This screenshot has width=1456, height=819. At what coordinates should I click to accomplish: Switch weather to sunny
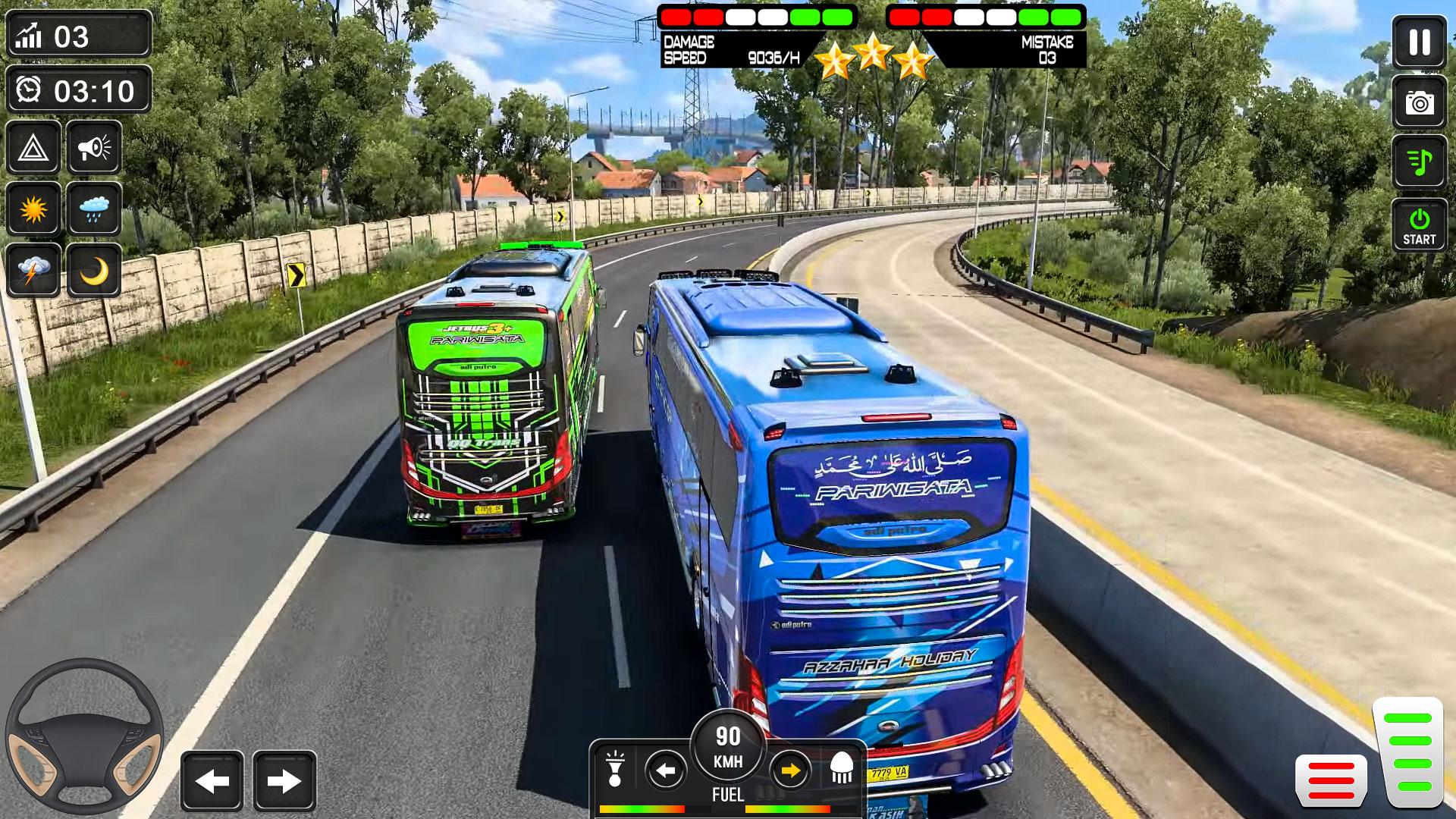(x=33, y=209)
